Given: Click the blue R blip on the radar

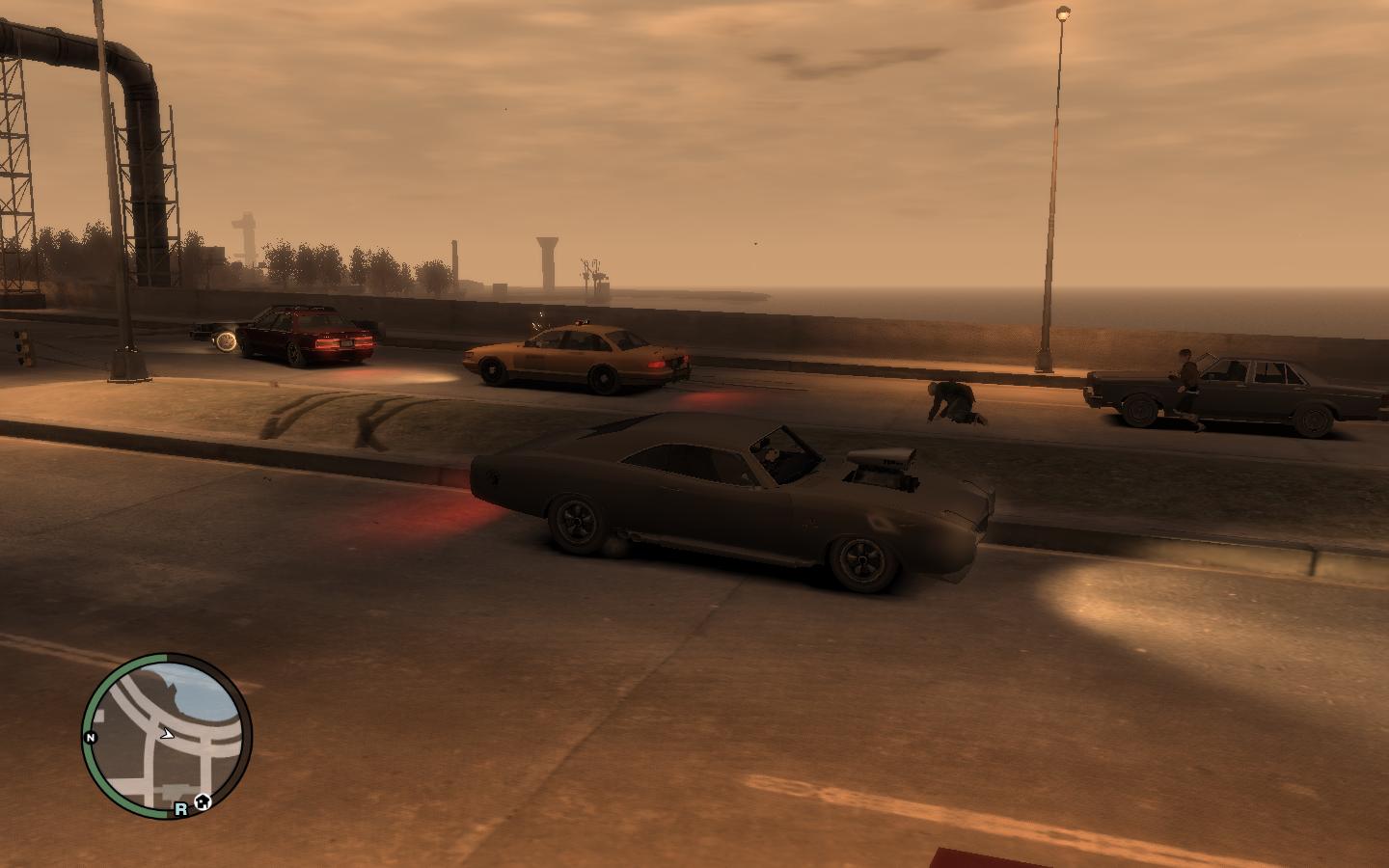Looking at the screenshot, I should [180, 810].
